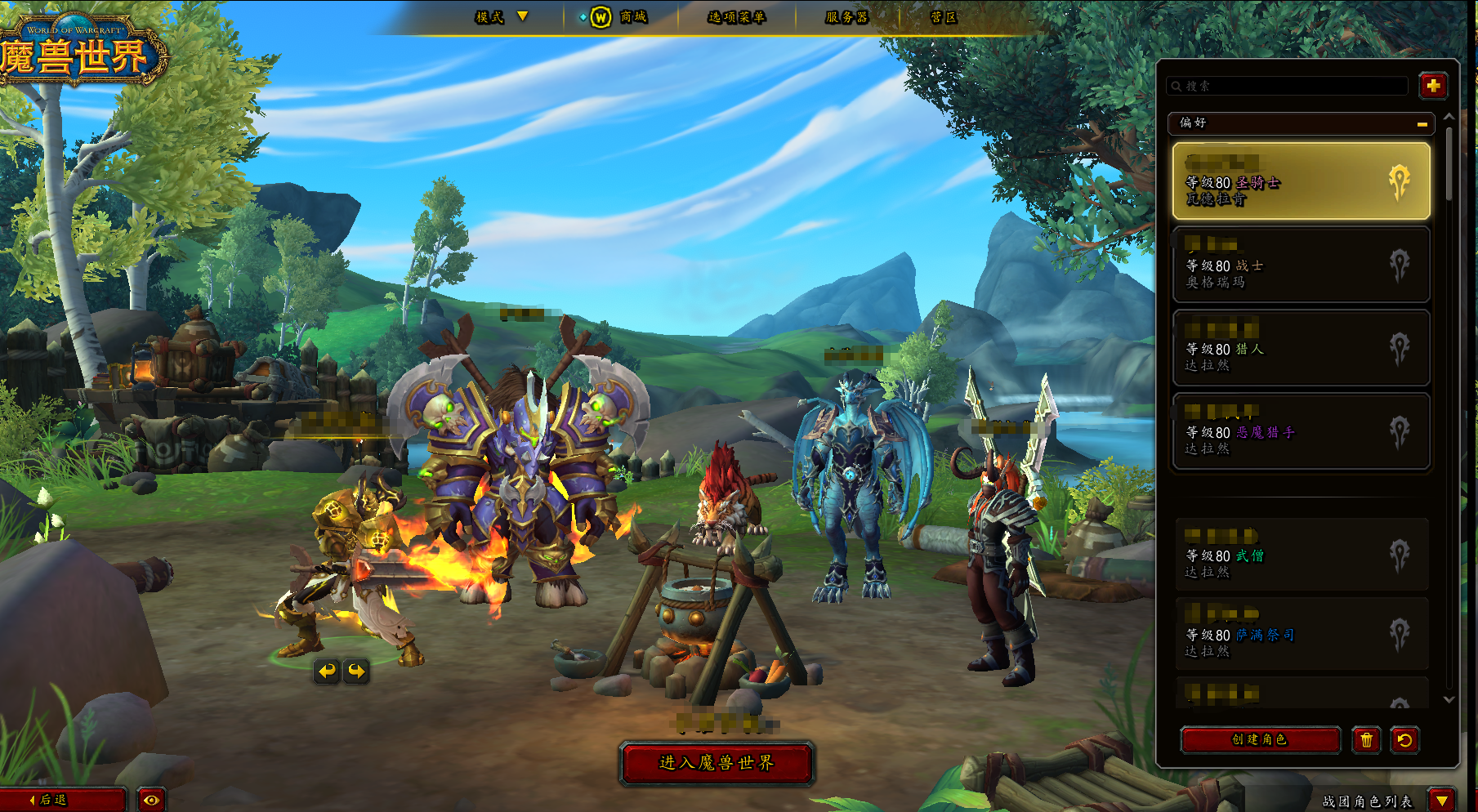1478x812 pixels.
Task: Collapse the 偏好 favorites group
Action: click(1422, 123)
